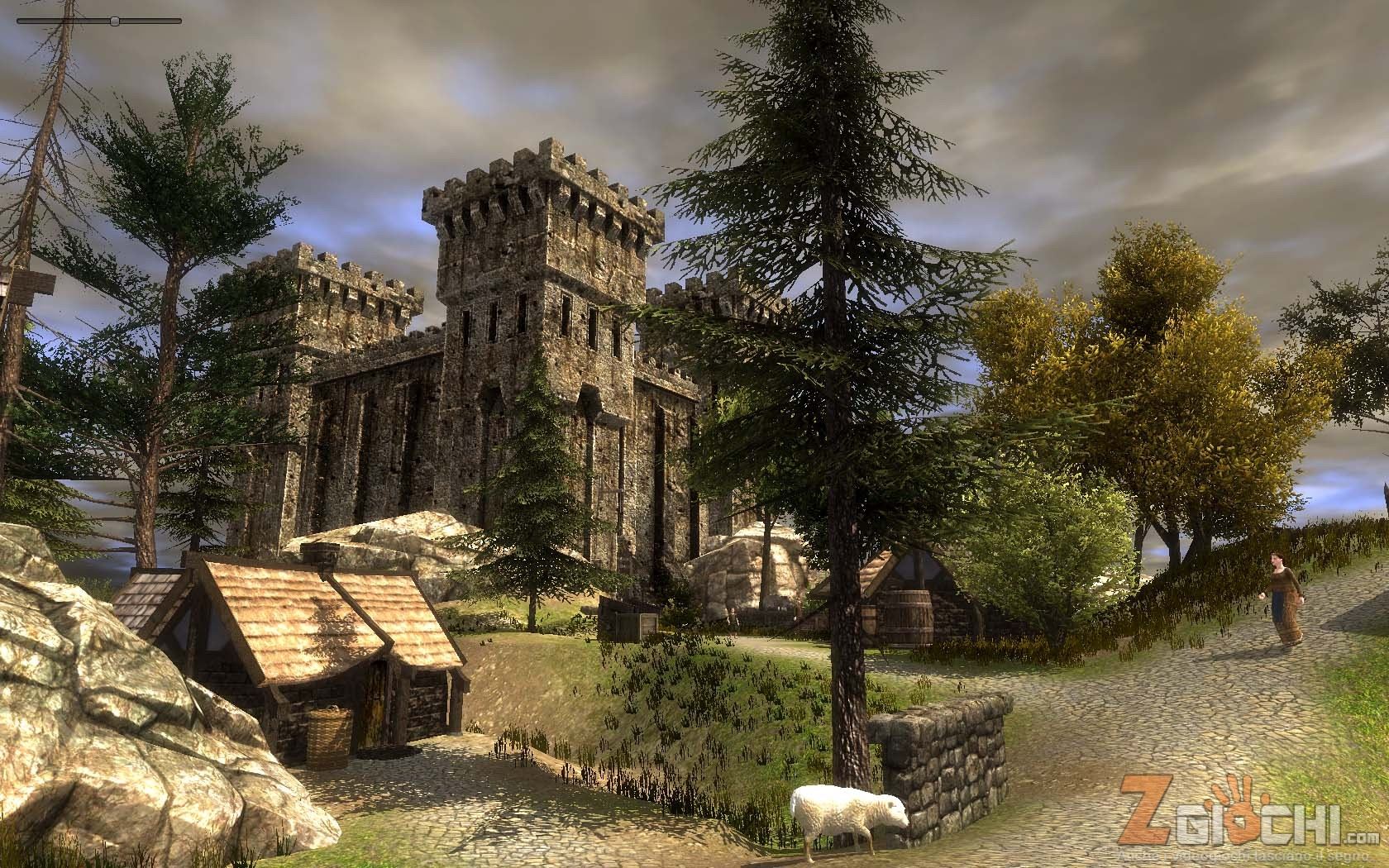Click the slider knob in the top-left

click(x=115, y=20)
